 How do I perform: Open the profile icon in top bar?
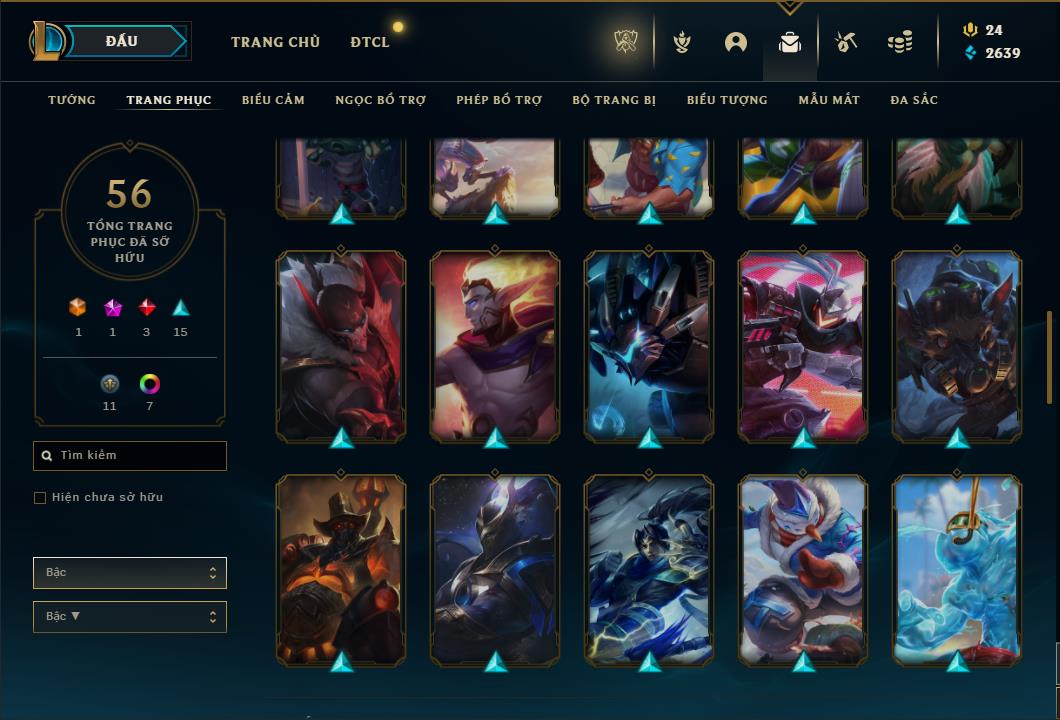tap(736, 42)
